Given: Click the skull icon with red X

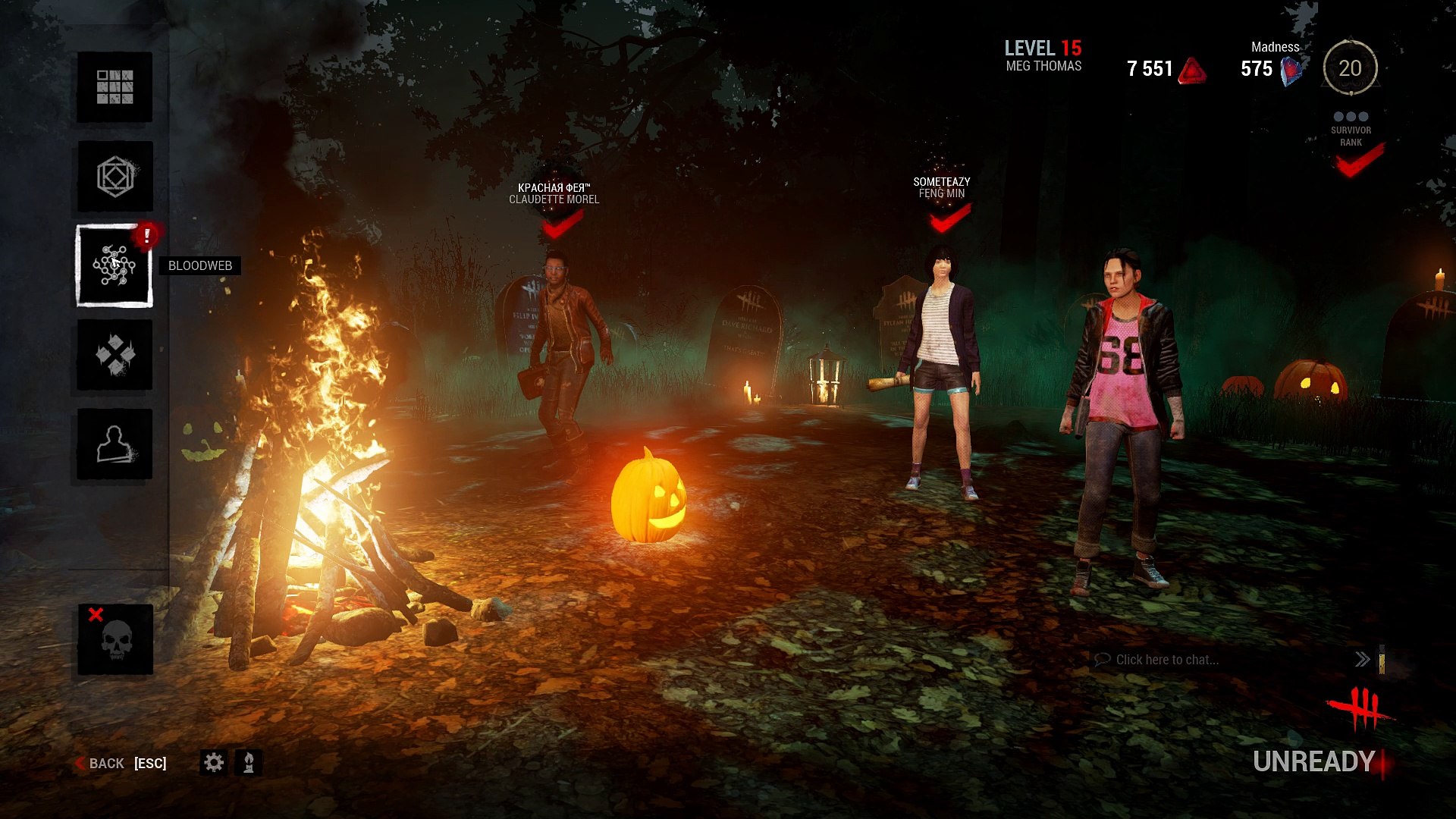Looking at the screenshot, I should tap(115, 640).
